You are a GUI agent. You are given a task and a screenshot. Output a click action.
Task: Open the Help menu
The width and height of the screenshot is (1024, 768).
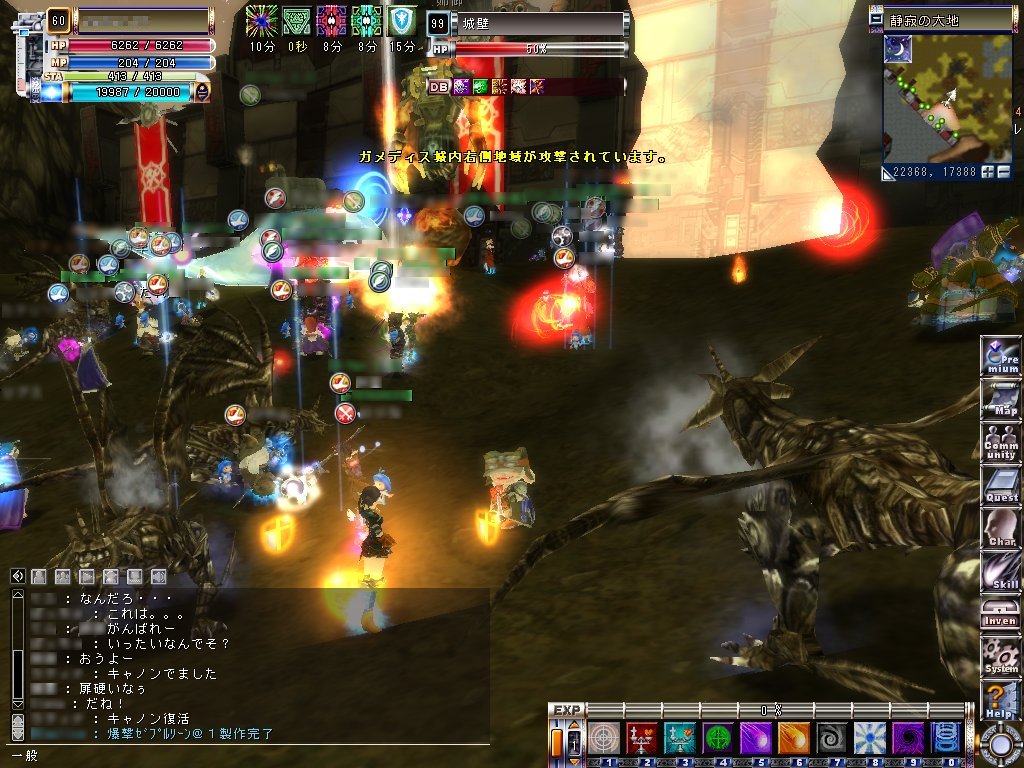click(1000, 699)
